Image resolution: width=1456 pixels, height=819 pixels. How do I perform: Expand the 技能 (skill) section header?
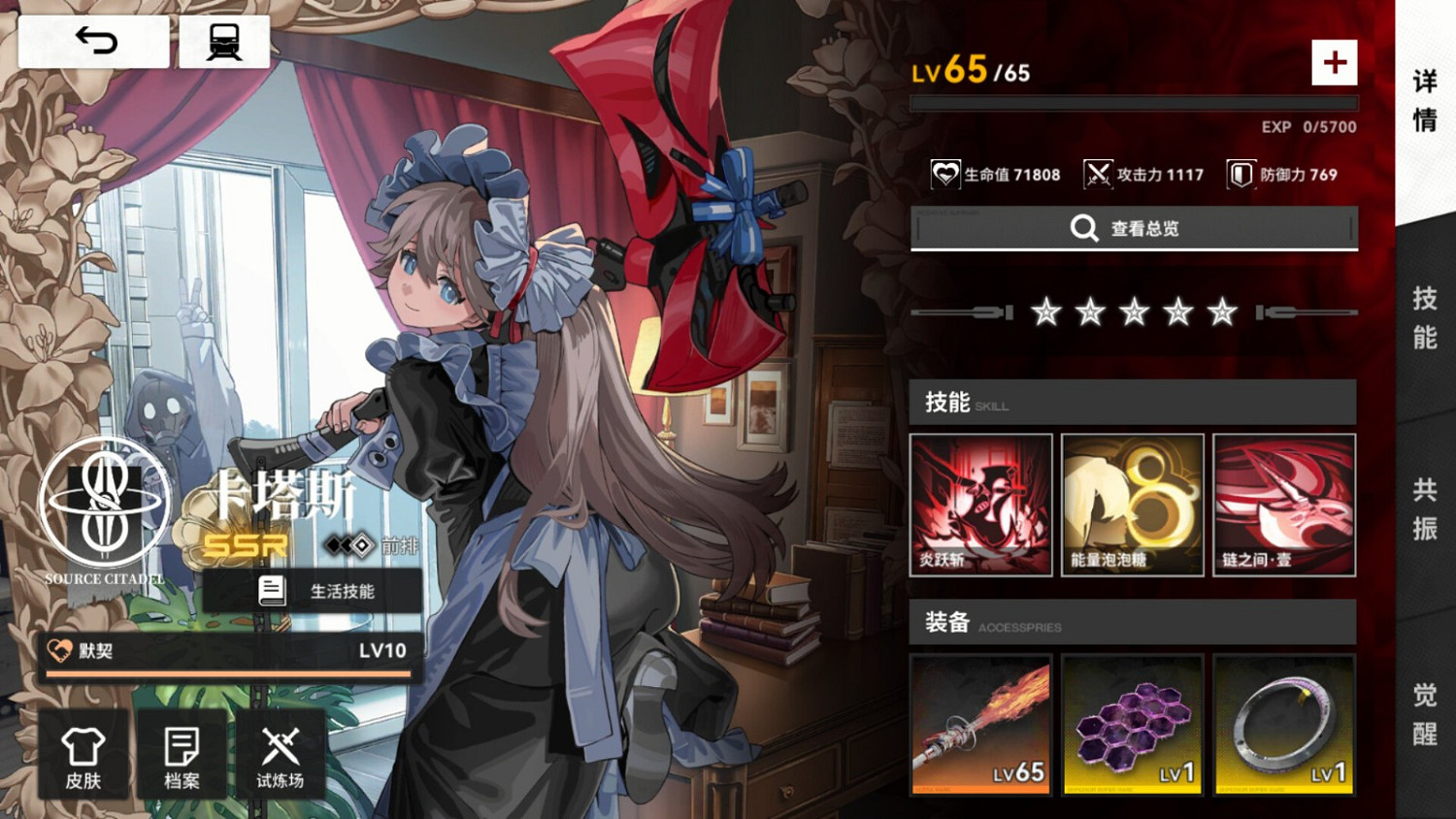click(x=1133, y=403)
